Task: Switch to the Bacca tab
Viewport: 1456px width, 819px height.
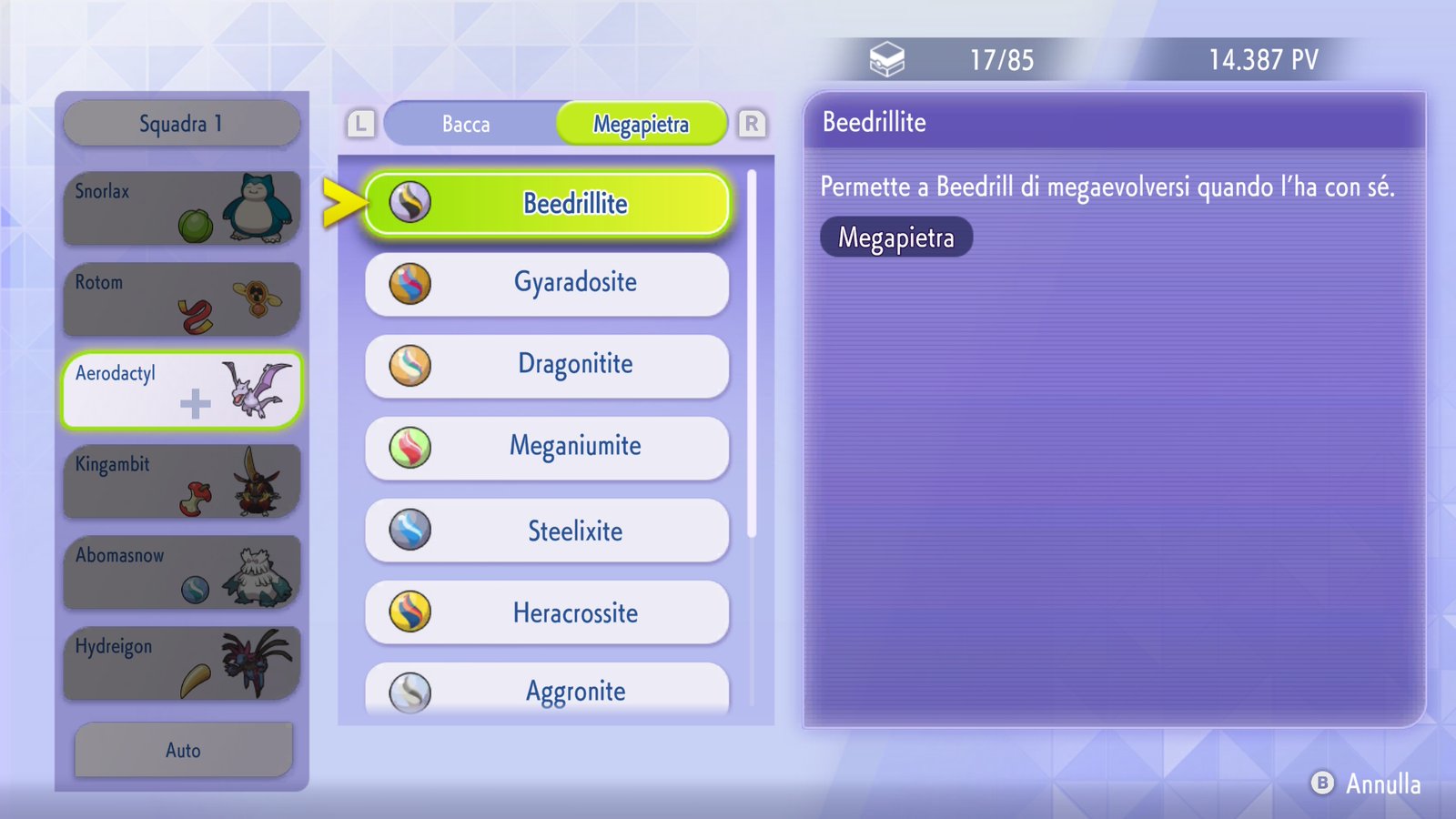Action: tap(466, 124)
